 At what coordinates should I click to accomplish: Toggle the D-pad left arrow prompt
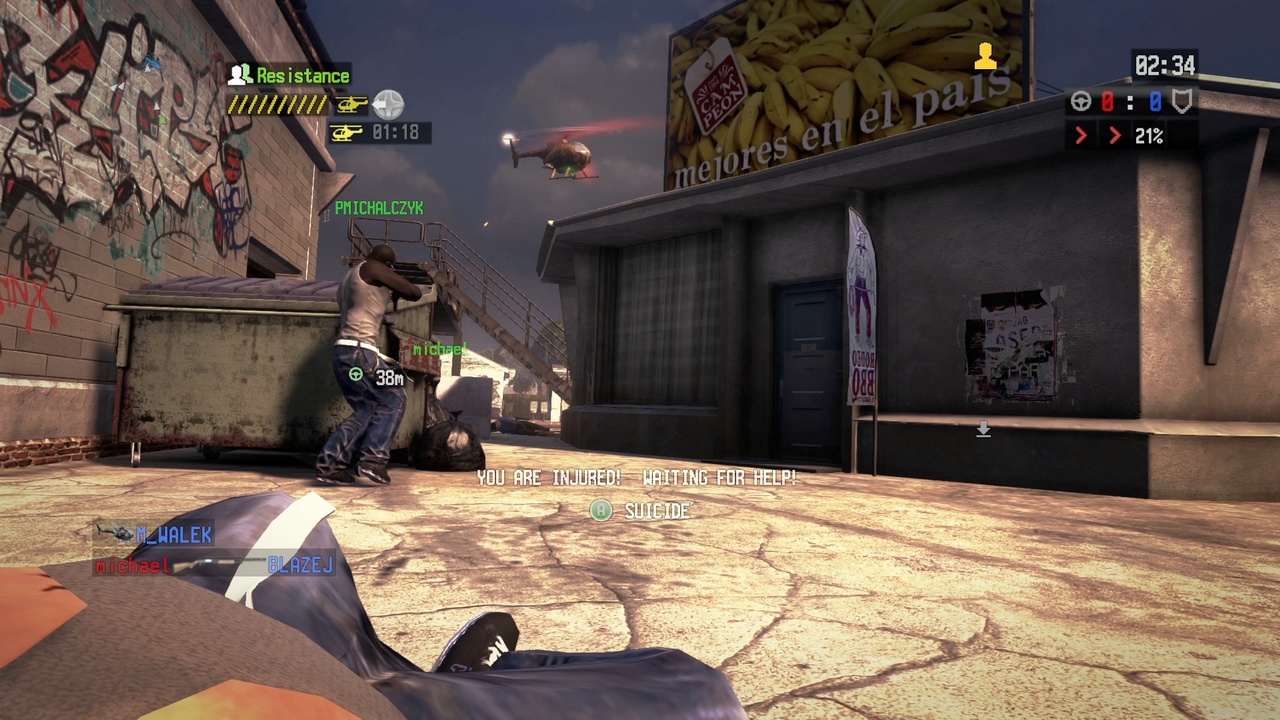coord(388,104)
